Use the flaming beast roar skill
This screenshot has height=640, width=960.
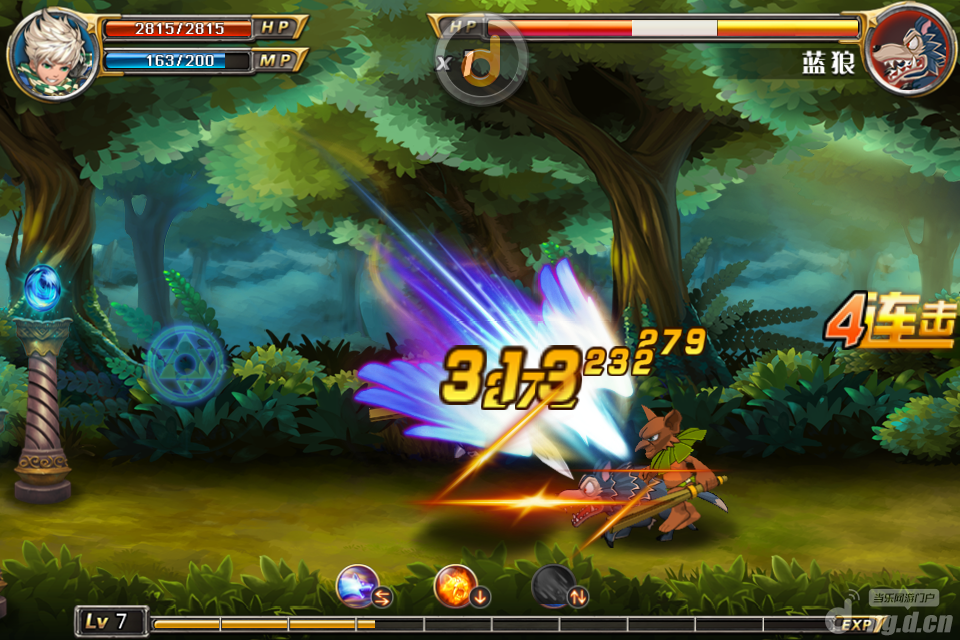click(x=457, y=585)
